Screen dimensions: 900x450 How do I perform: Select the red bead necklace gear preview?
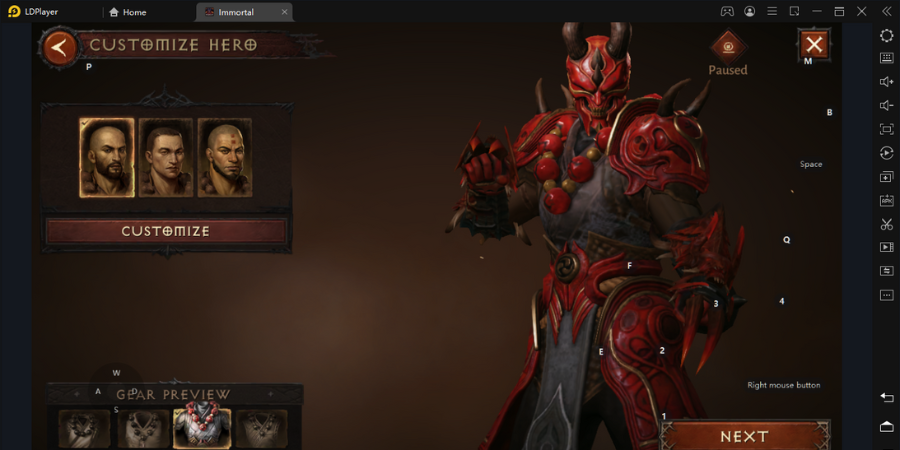tap(202, 428)
